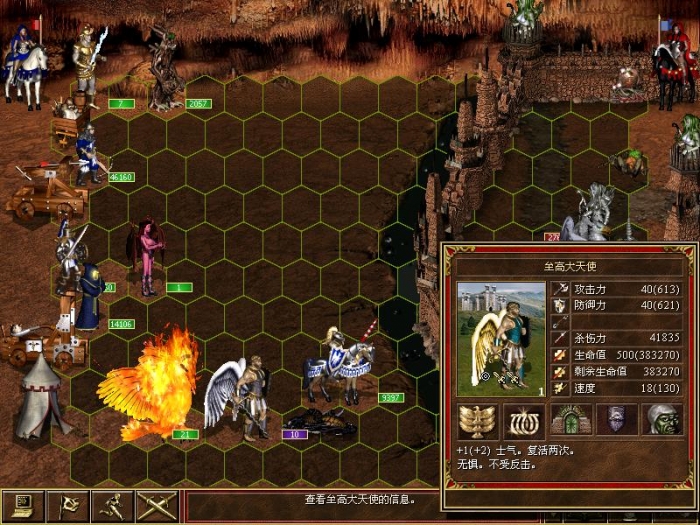
Task: Select the horseshoes luck icon
Action: point(522,420)
